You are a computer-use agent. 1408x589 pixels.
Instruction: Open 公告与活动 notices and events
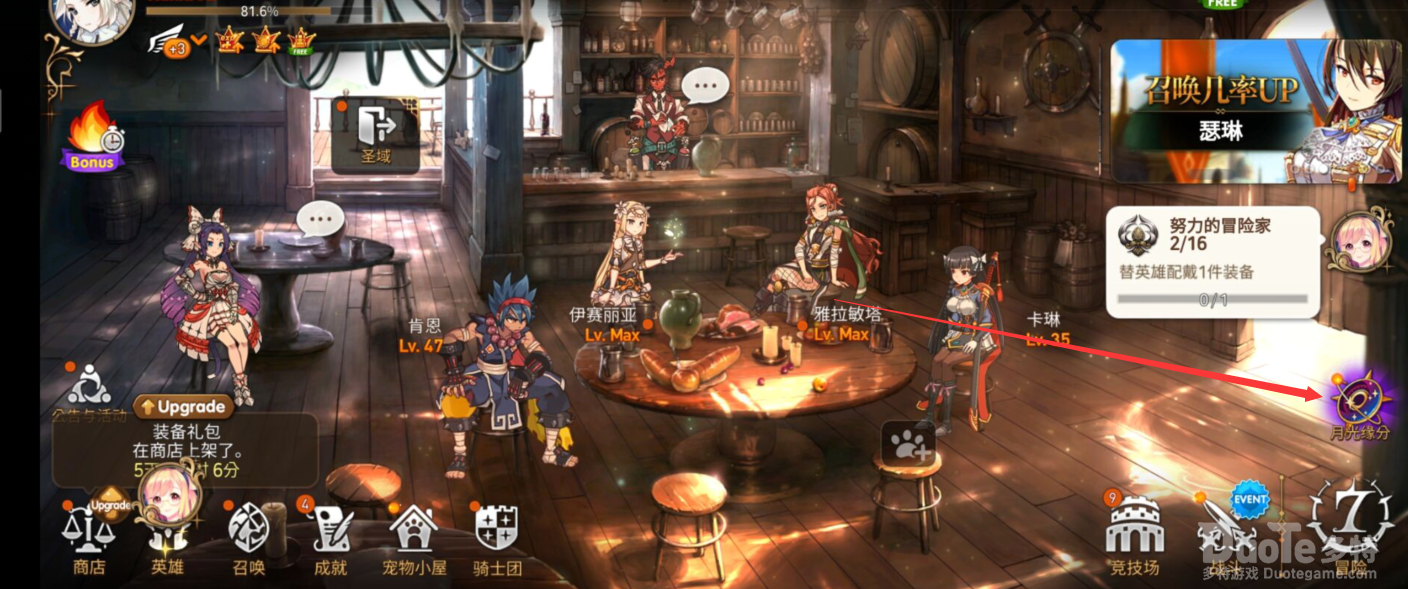point(90,390)
